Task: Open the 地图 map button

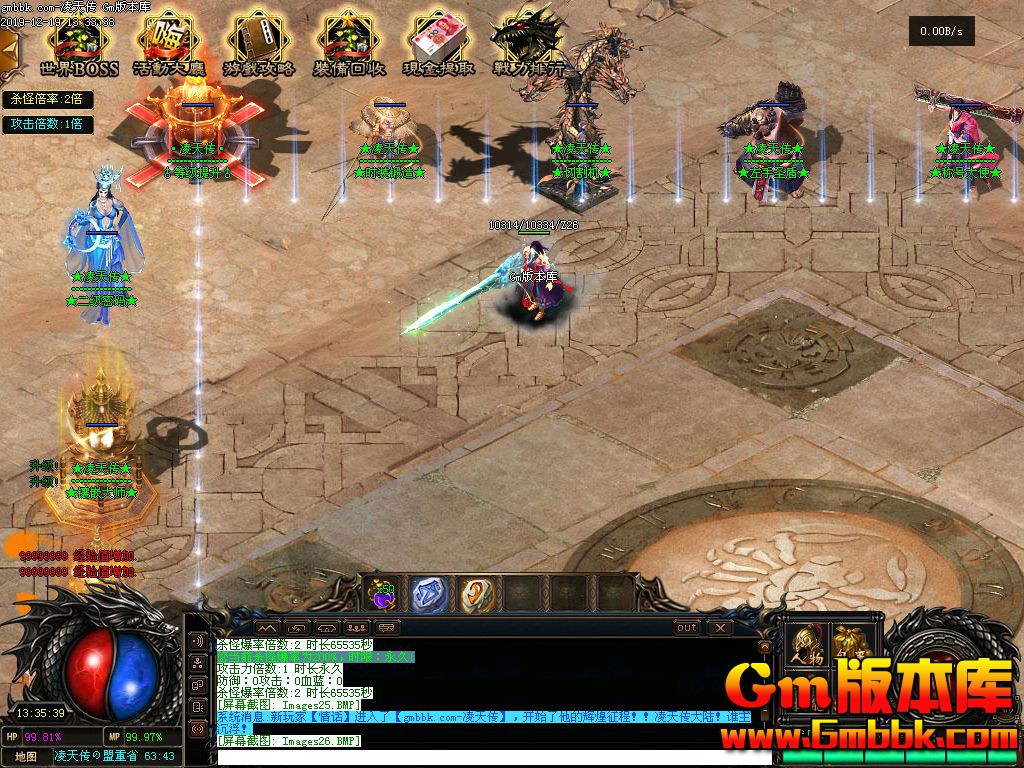Action: [x=26, y=757]
